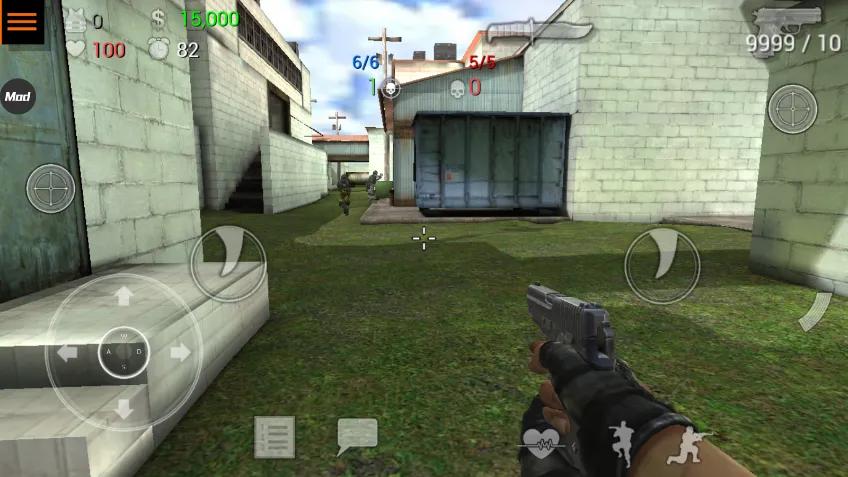848x477 pixels.
Task: Open the numbered list scoreboard icon
Action: pyautogui.click(x=274, y=437)
